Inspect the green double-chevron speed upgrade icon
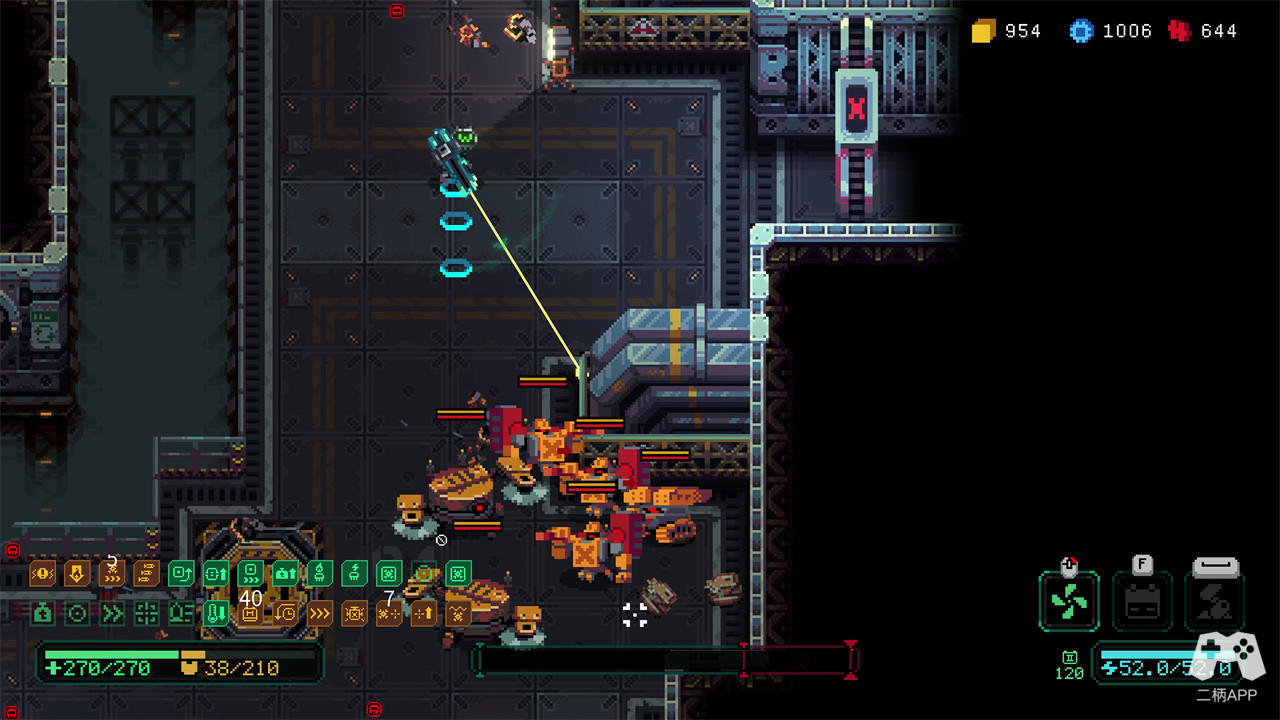Screen dimensions: 1280x720 pos(111,613)
